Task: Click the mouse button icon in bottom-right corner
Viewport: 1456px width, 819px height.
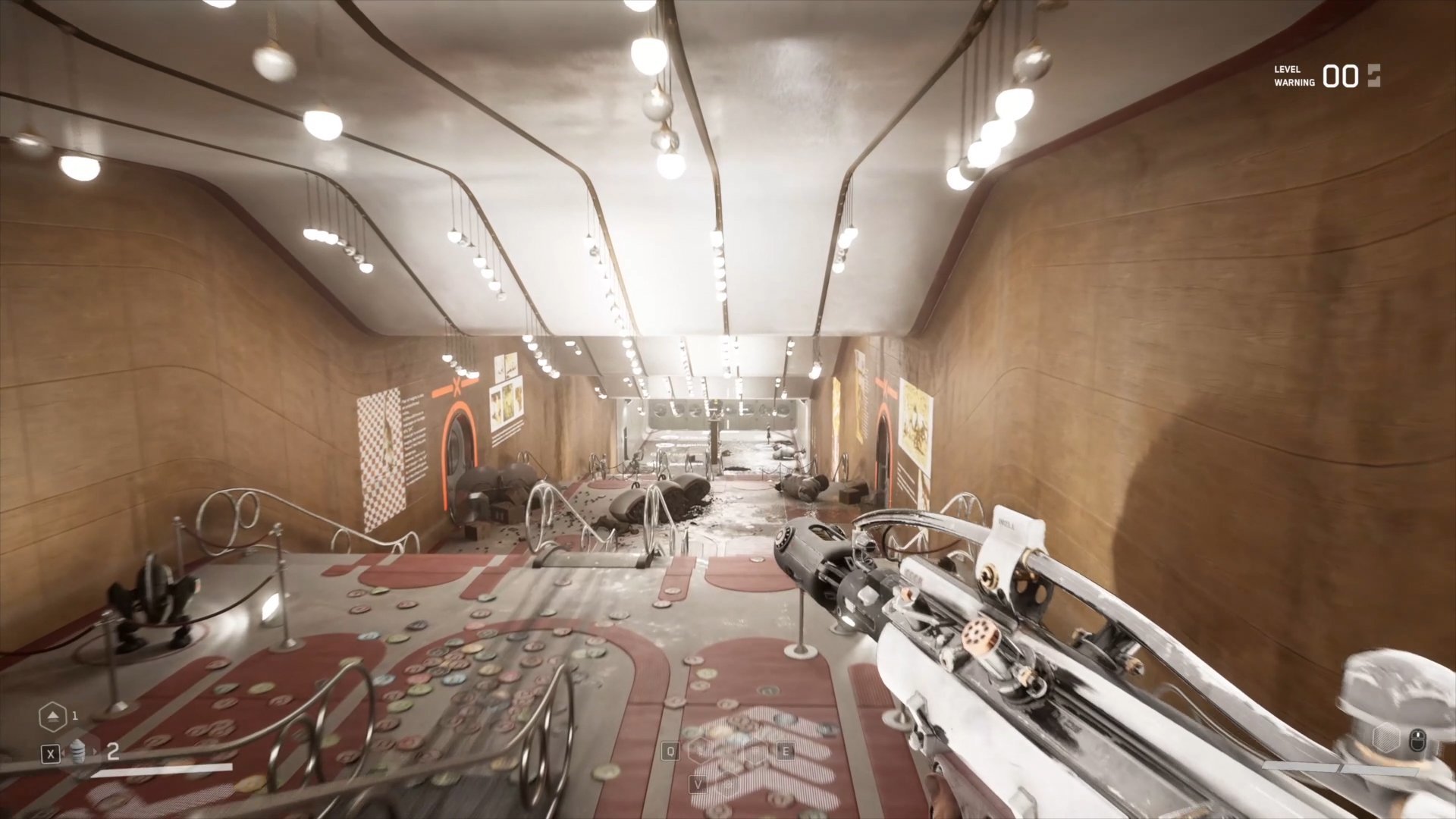Action: [1417, 741]
